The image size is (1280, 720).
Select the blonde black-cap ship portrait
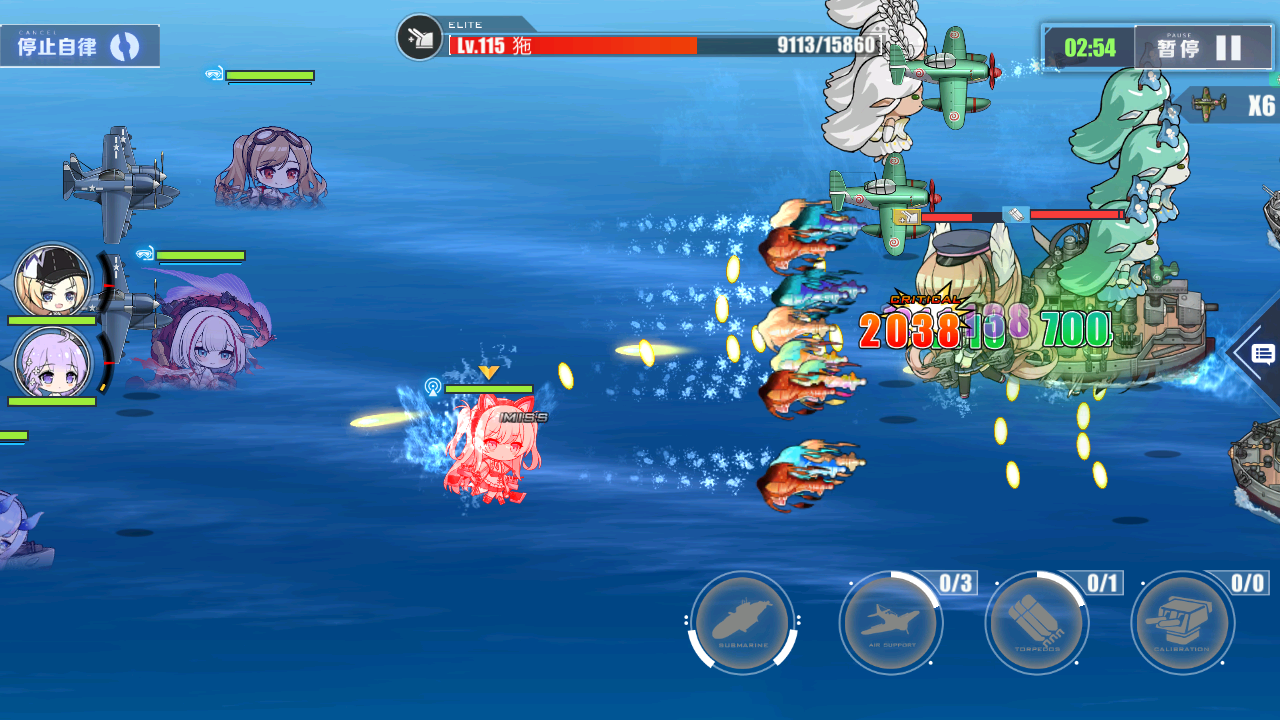(x=53, y=281)
